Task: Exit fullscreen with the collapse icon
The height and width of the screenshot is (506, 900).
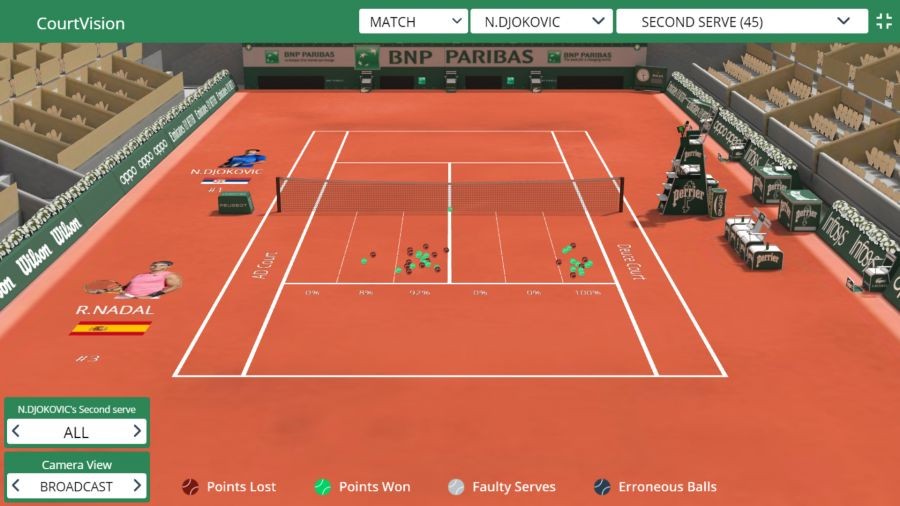Action: 884,22
